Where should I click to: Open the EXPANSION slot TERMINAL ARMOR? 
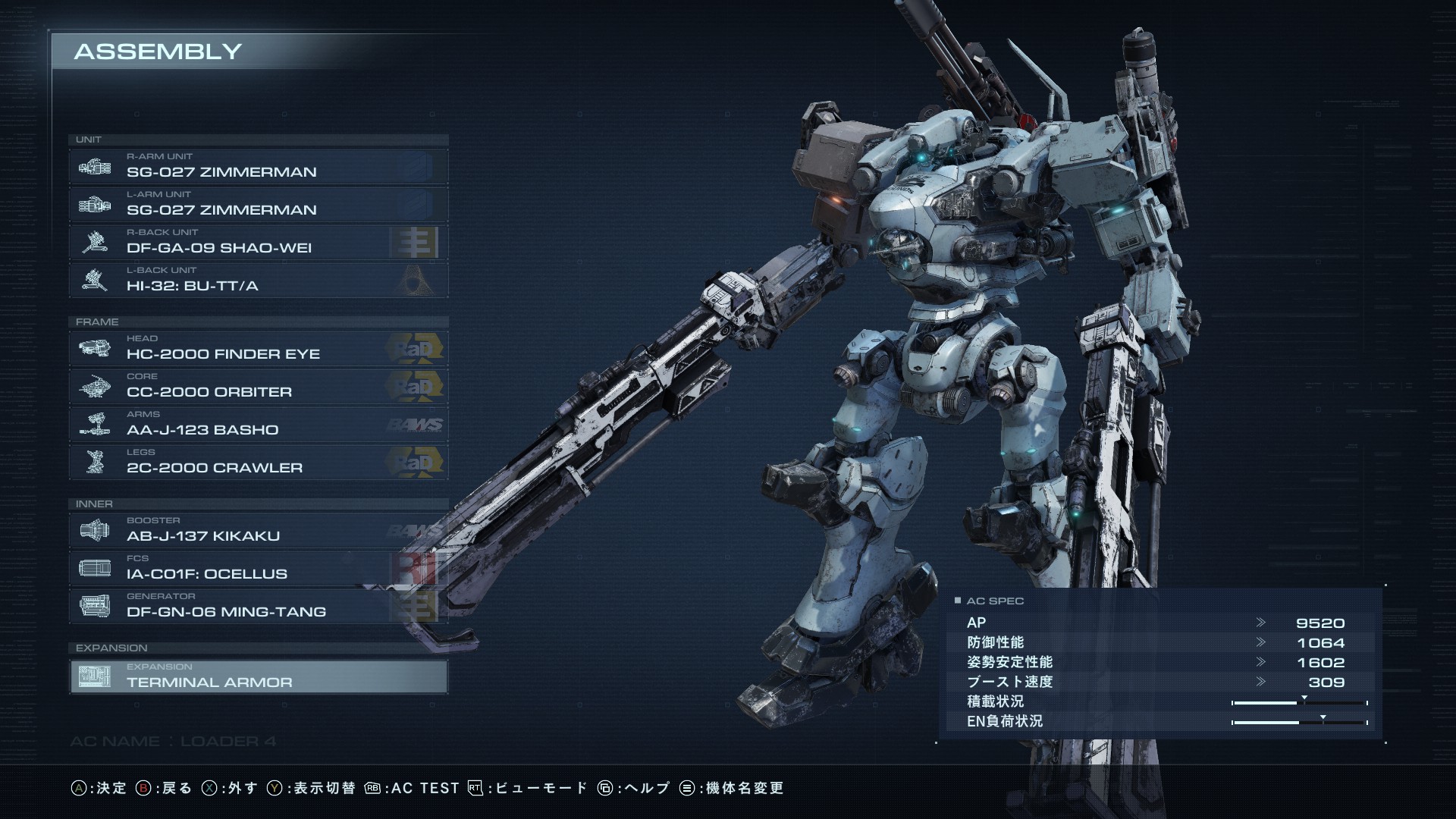(258, 676)
